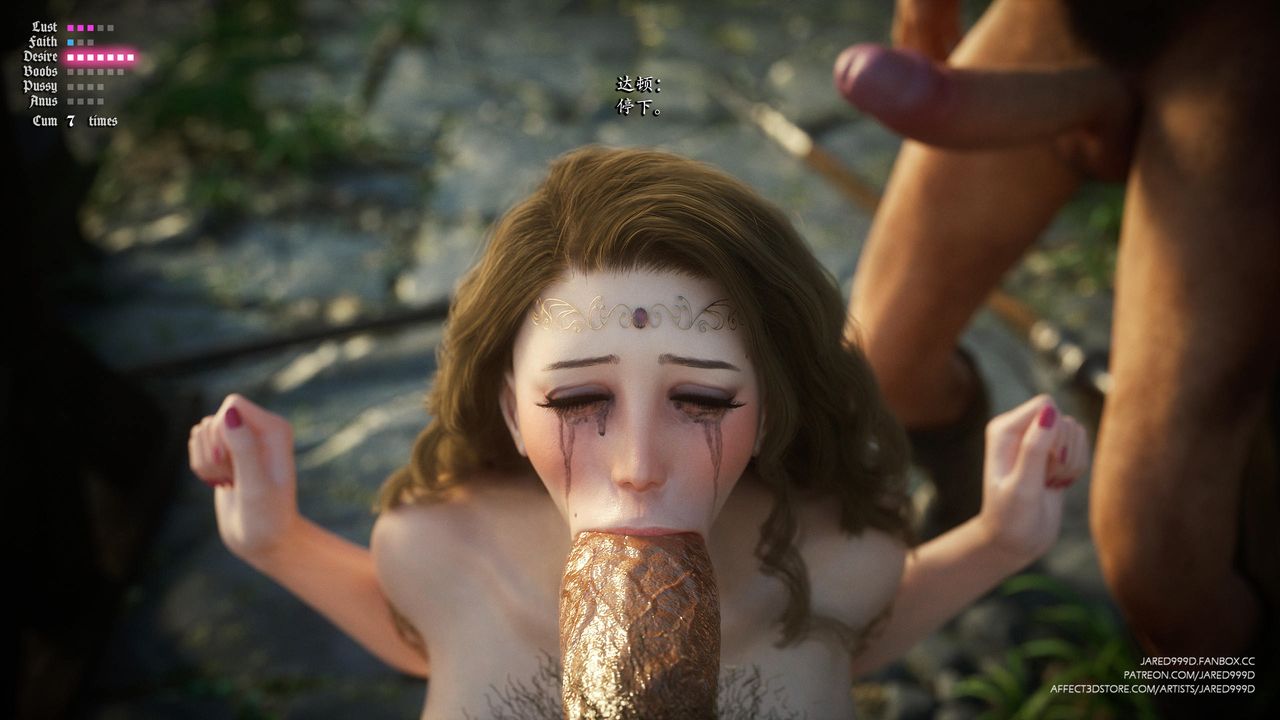Select the Faith label in the stat list
This screenshot has width=1280, height=720.
44,41
